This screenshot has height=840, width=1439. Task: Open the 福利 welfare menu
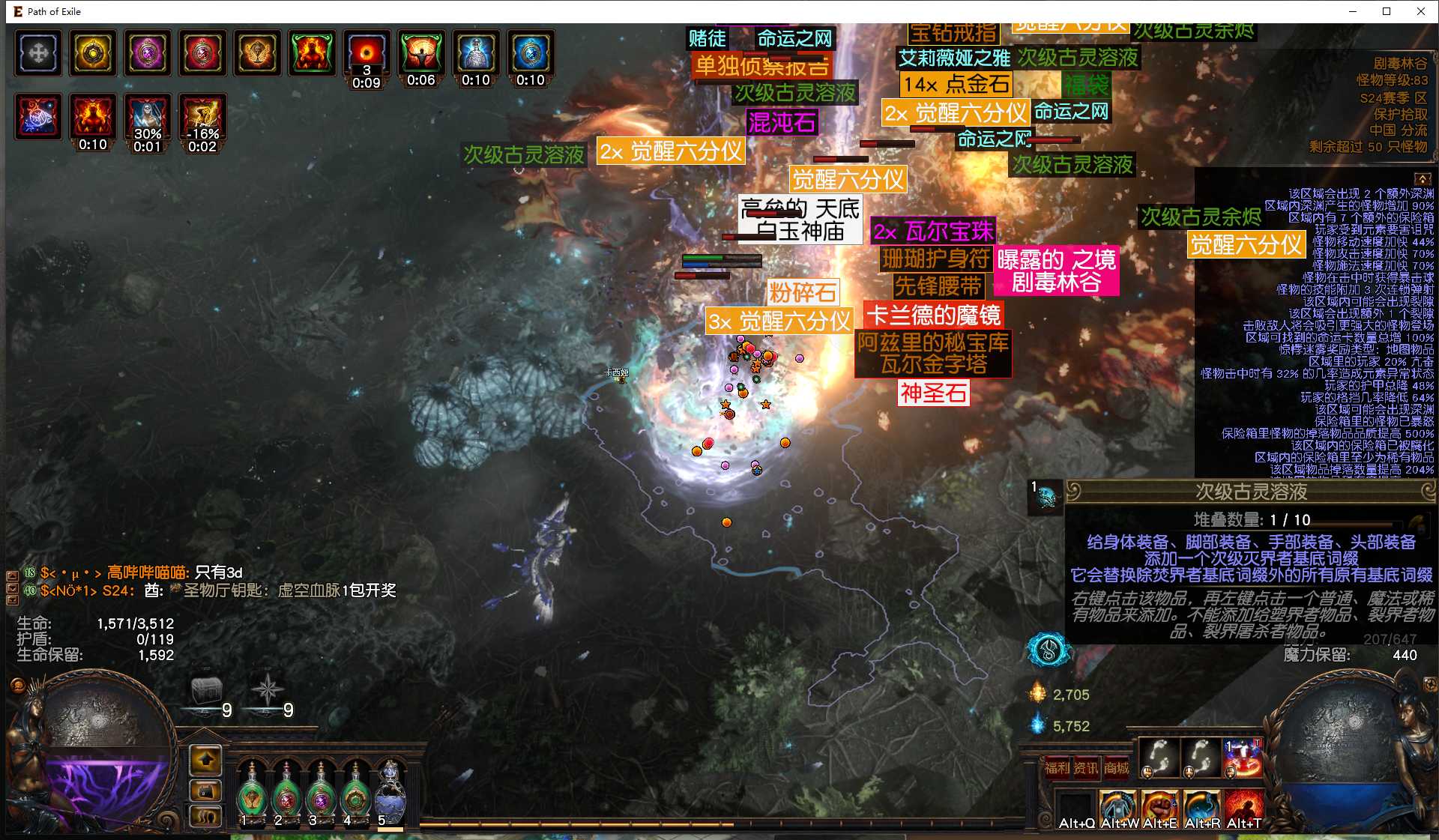tap(1057, 767)
